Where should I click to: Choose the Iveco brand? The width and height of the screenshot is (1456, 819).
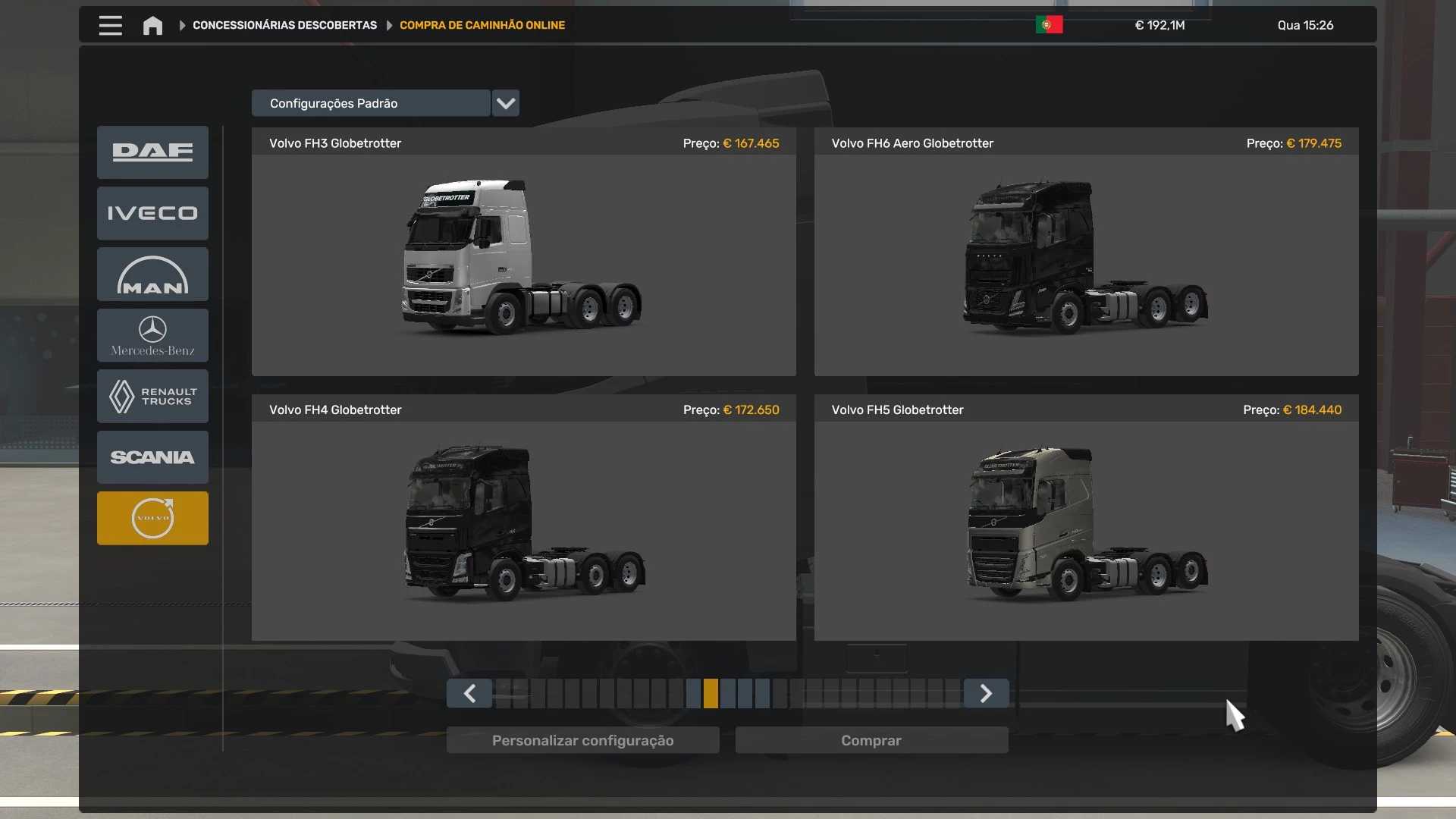(x=152, y=214)
